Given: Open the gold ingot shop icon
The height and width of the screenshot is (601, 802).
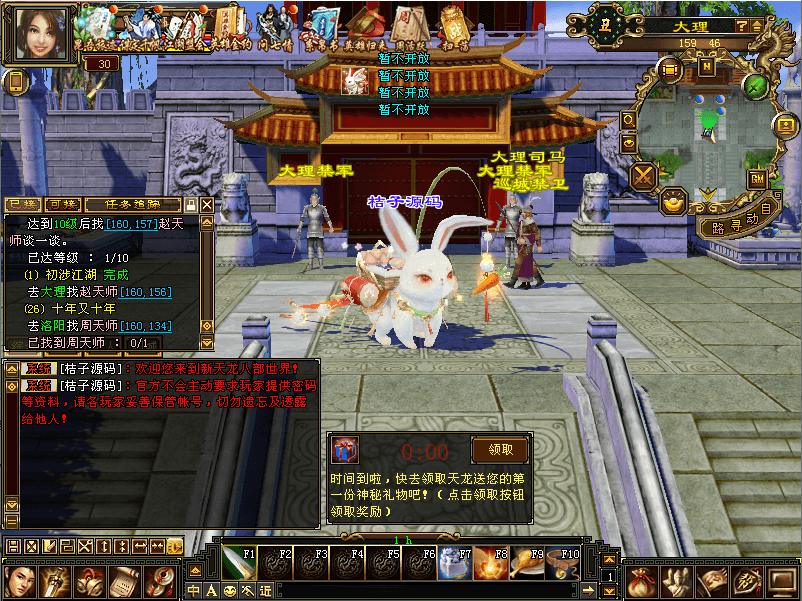Looking at the screenshot, I should point(675,200).
